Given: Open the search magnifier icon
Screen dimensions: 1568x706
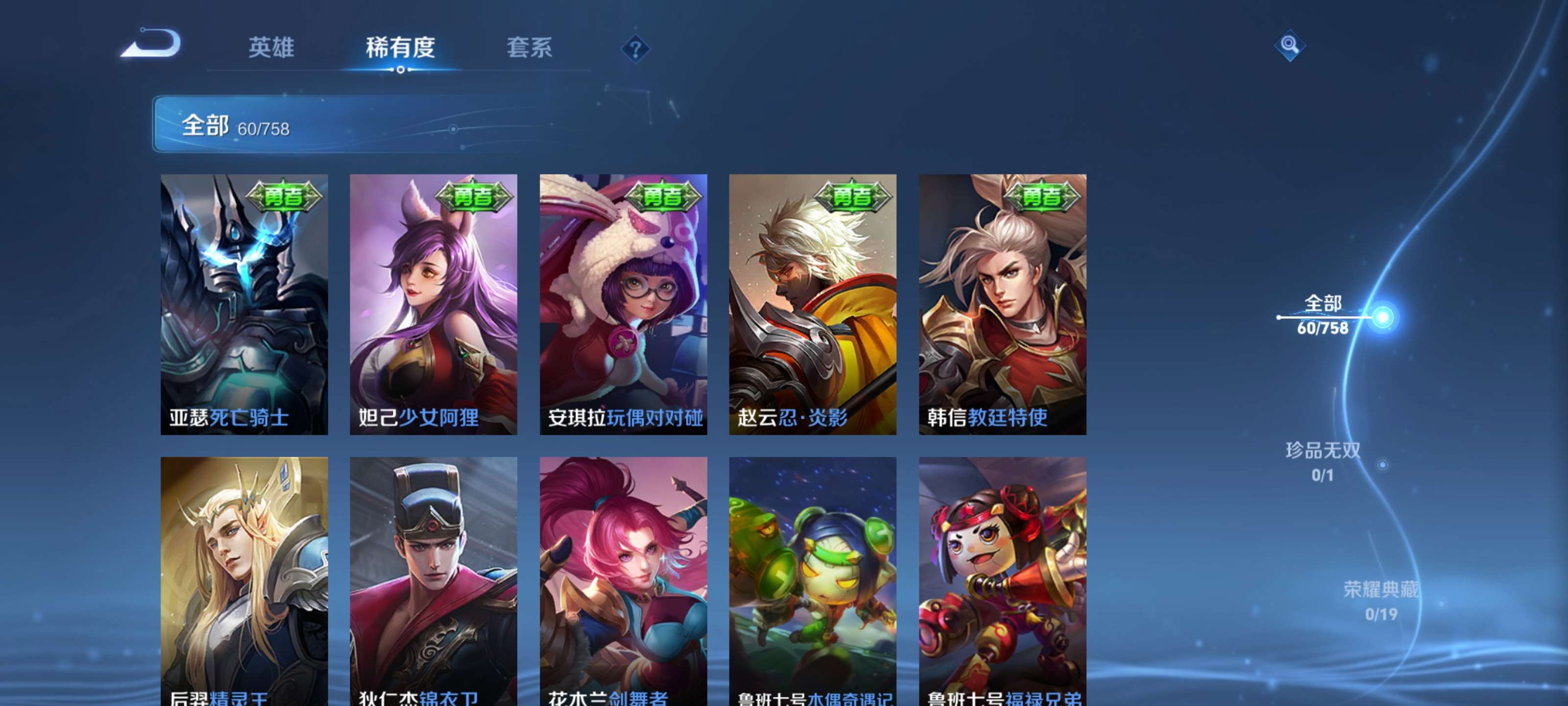Looking at the screenshot, I should click(1290, 46).
